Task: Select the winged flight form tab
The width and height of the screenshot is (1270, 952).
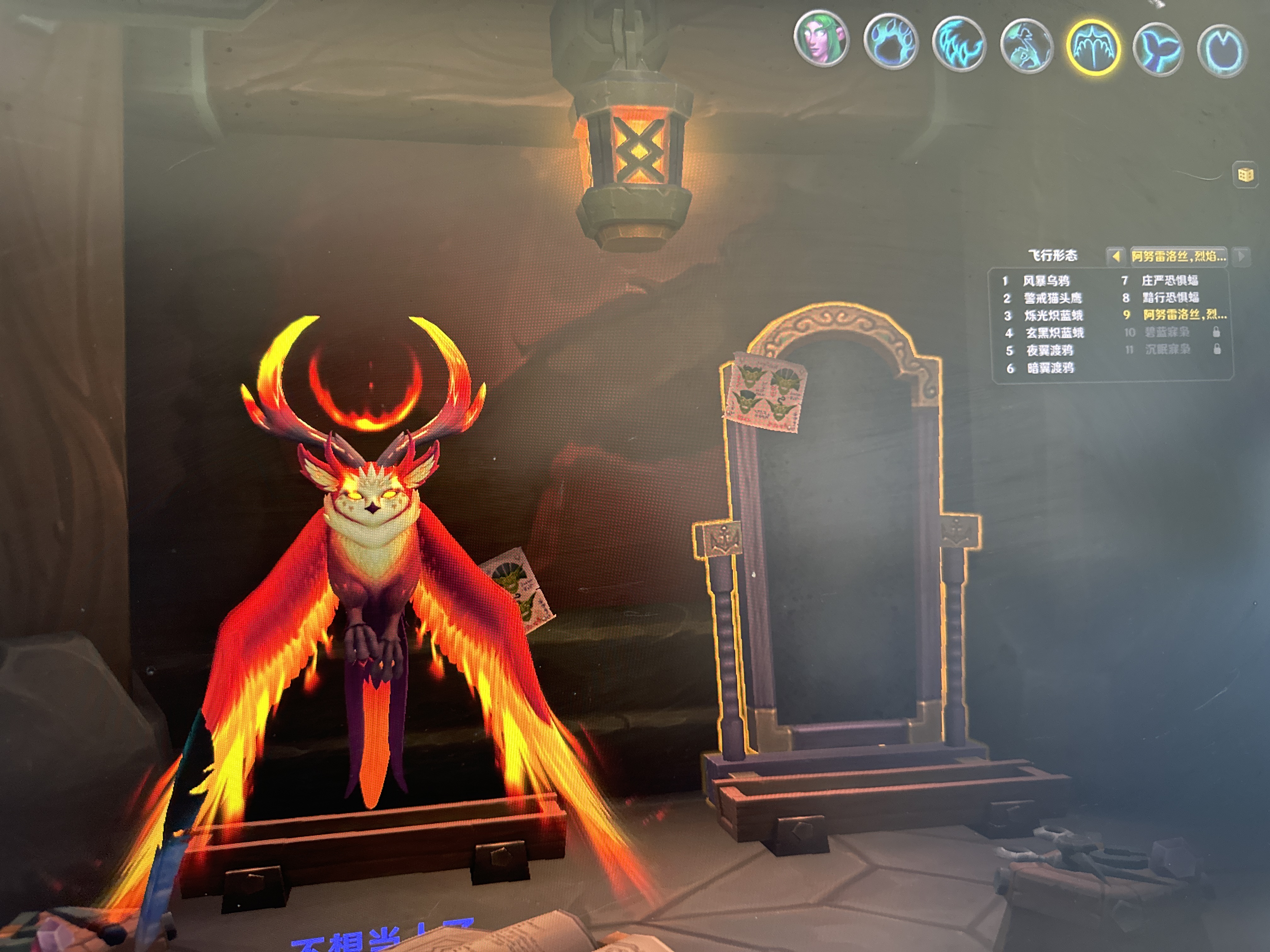Action: [x=1094, y=48]
